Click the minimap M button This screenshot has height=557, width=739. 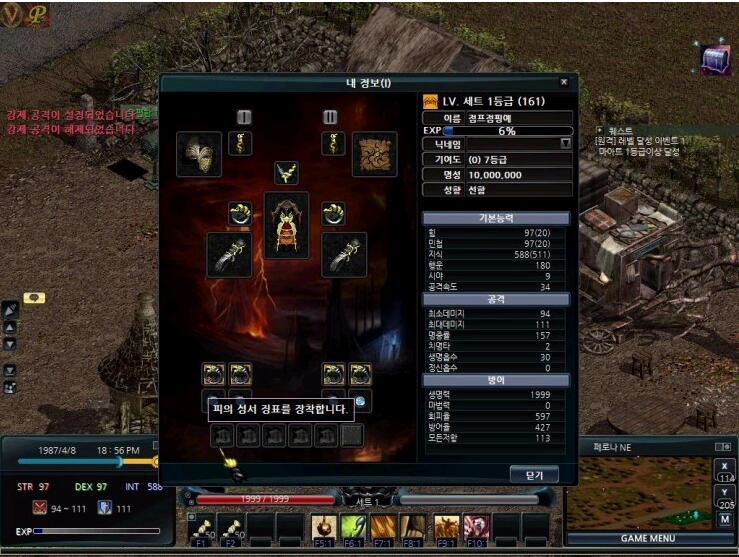click(725, 520)
